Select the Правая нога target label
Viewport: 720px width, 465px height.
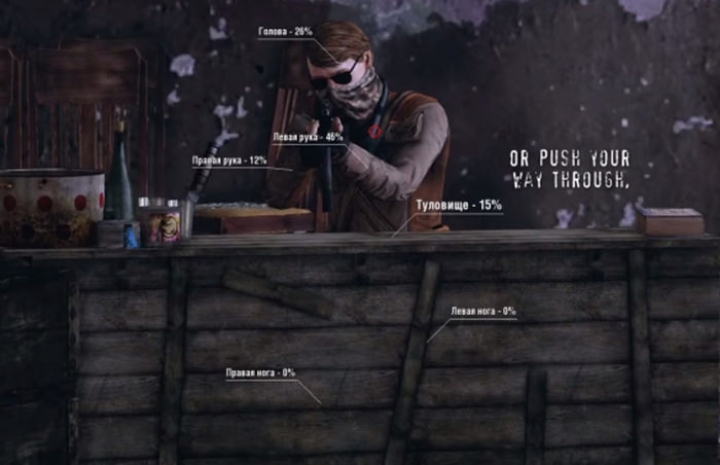260,373
